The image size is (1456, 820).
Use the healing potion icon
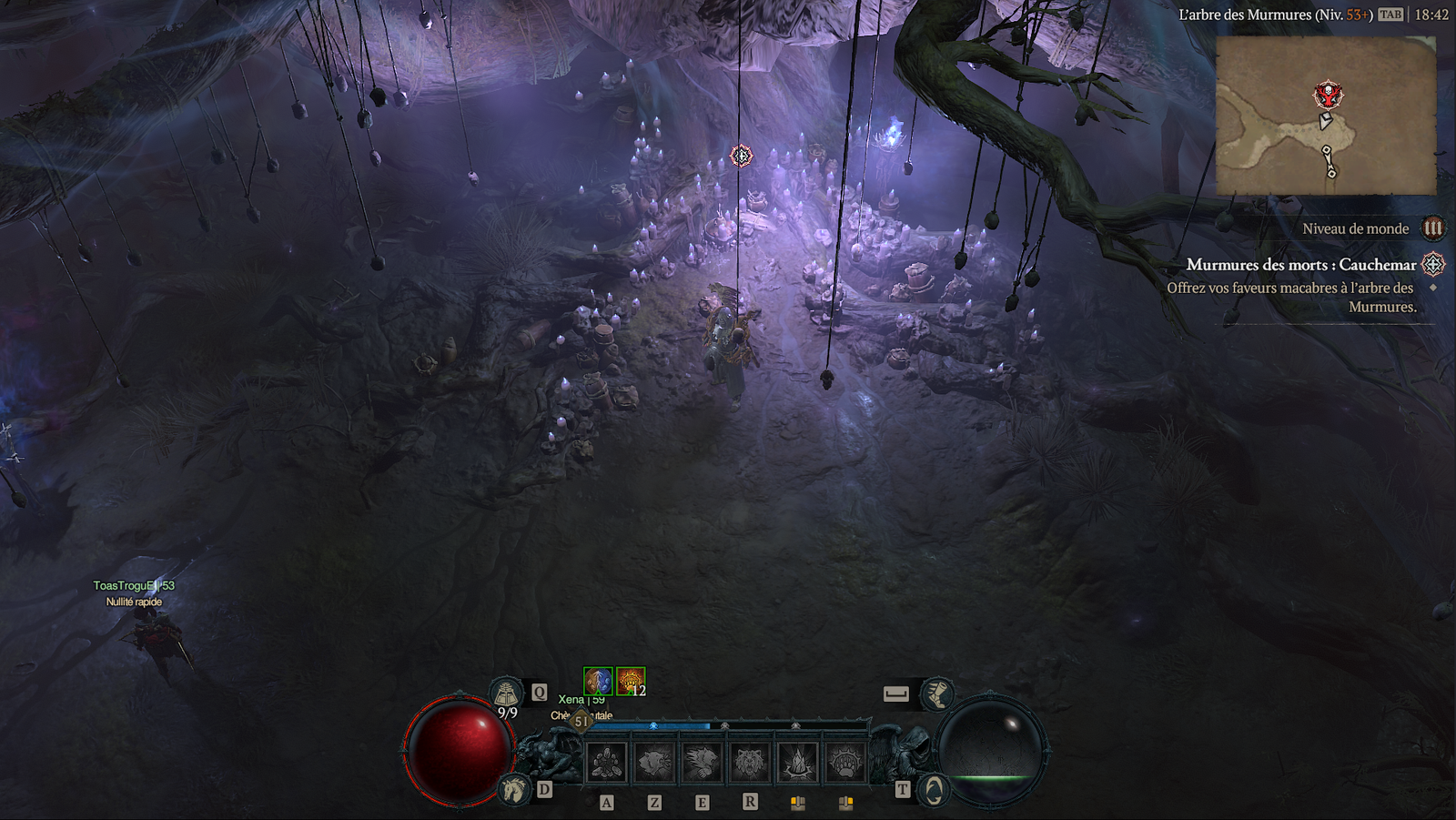click(506, 694)
